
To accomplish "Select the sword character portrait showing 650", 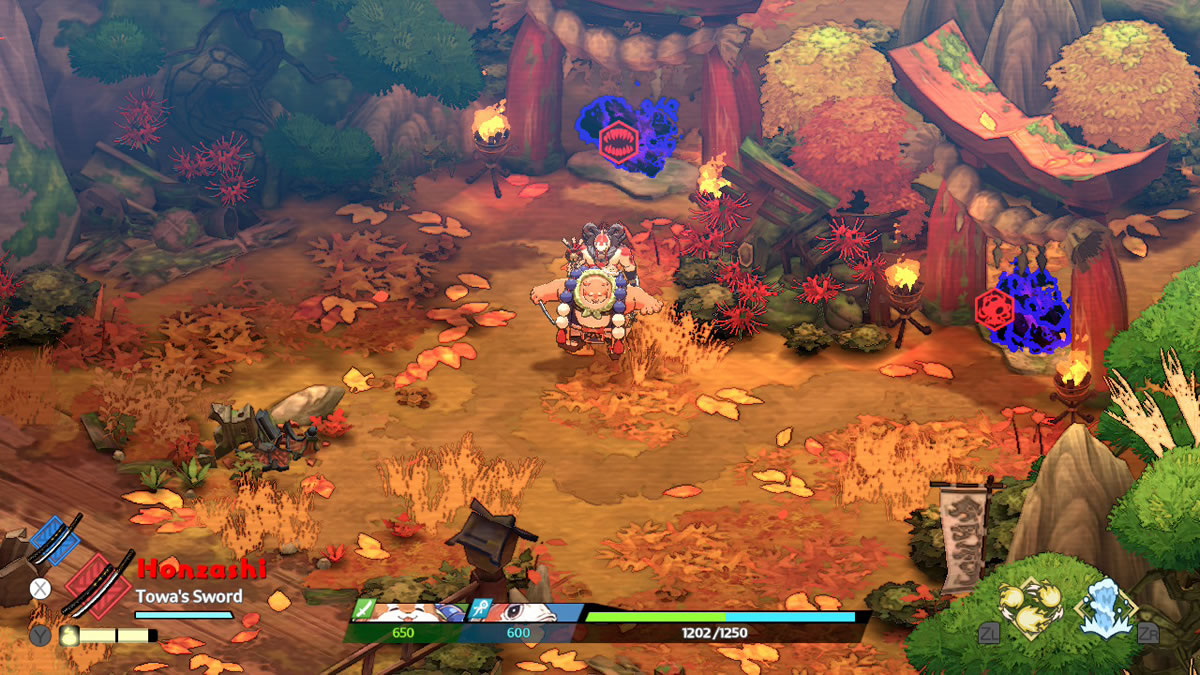I will point(405,613).
